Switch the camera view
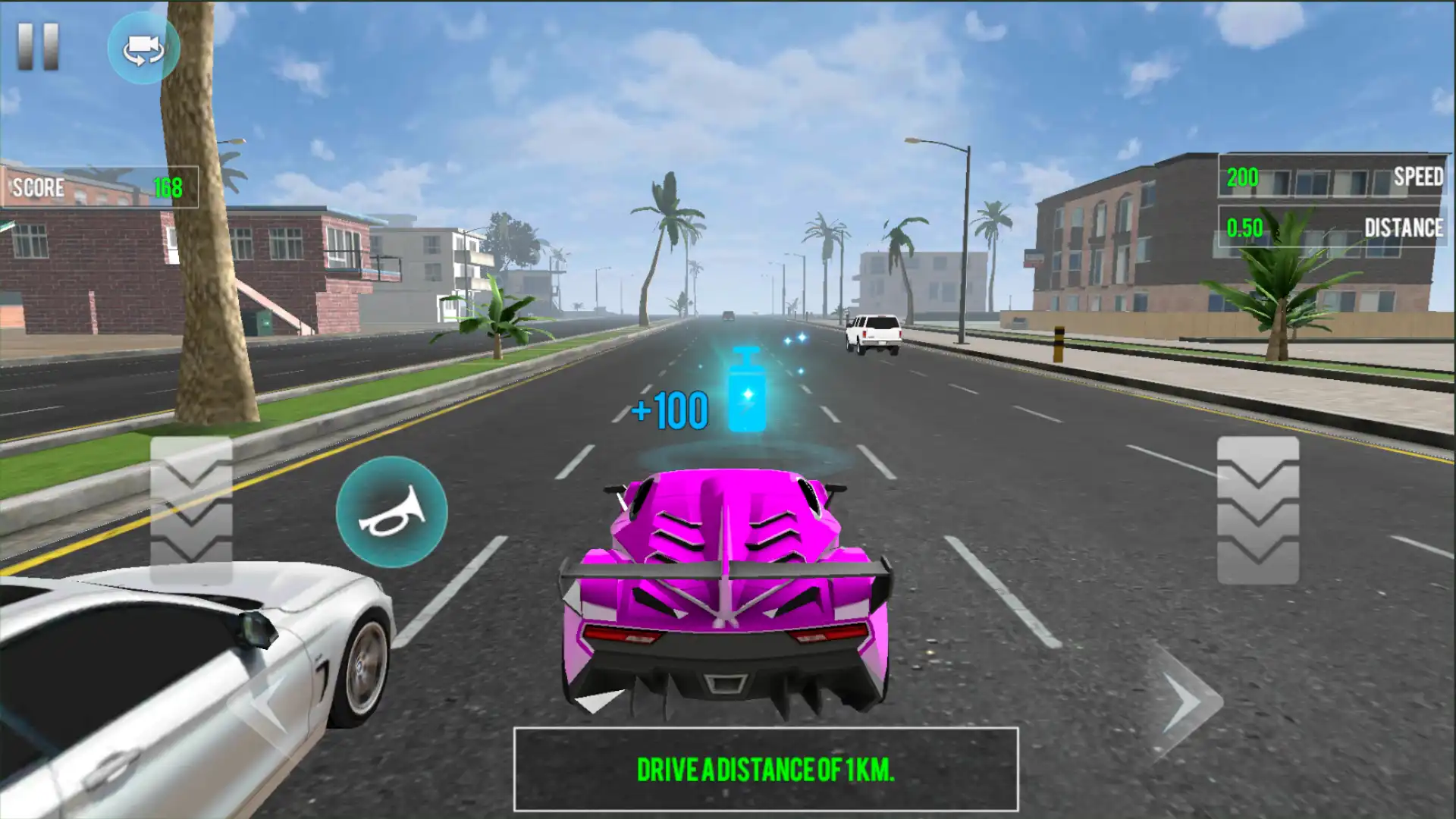The image size is (1456, 819). click(x=143, y=49)
